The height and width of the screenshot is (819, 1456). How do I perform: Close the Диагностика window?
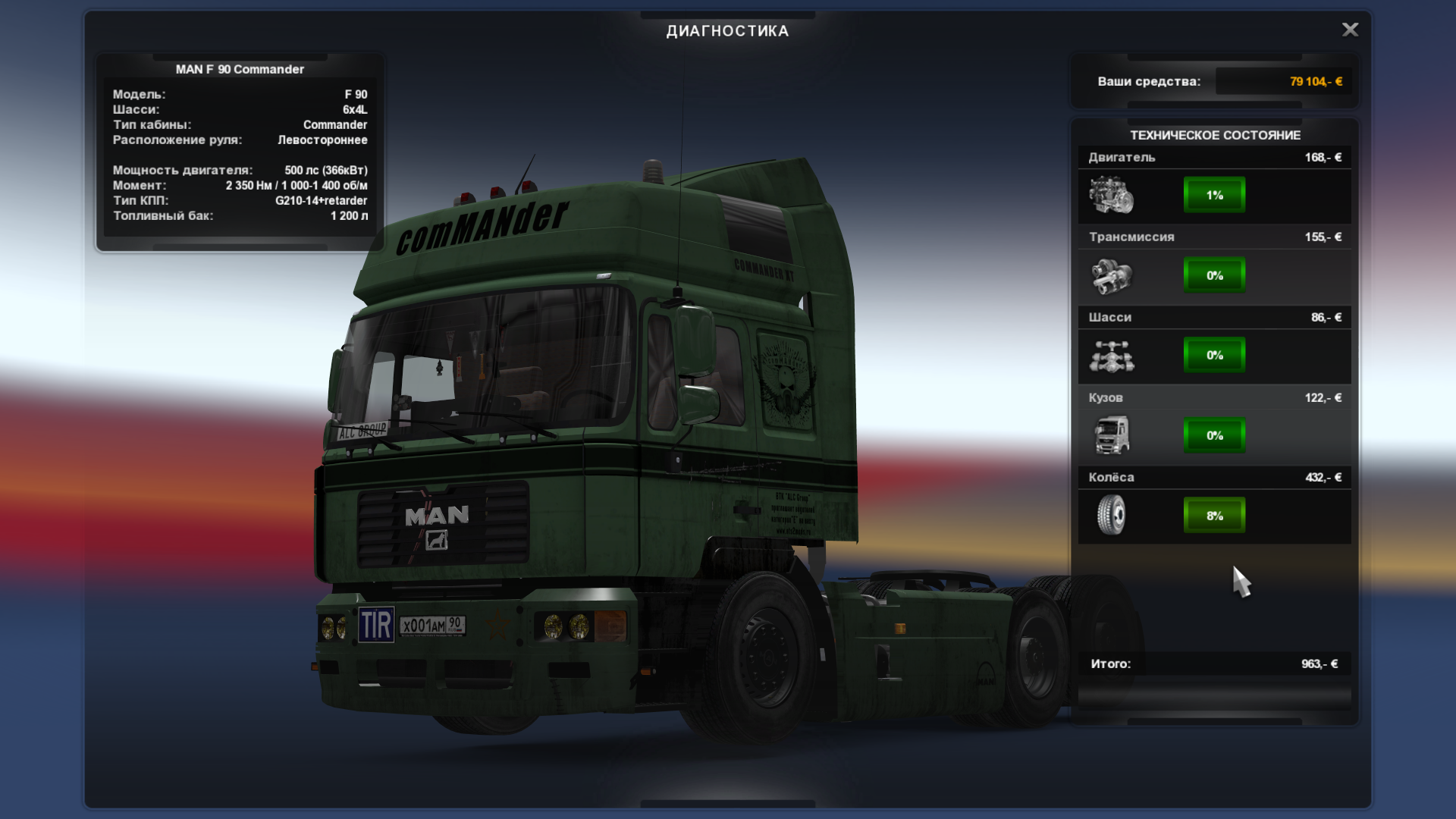point(1350,30)
